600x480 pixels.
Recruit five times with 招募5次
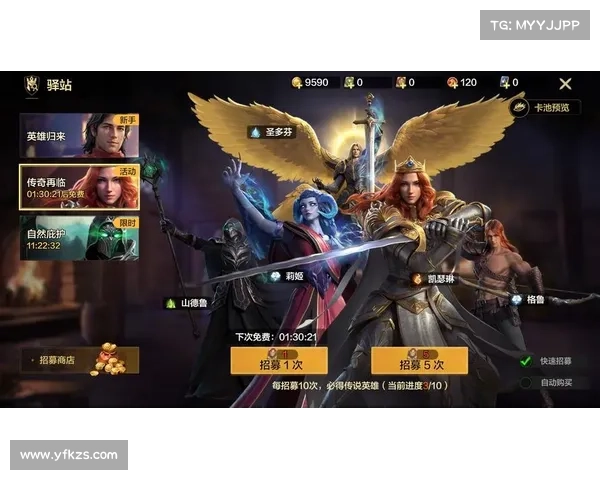420,362
